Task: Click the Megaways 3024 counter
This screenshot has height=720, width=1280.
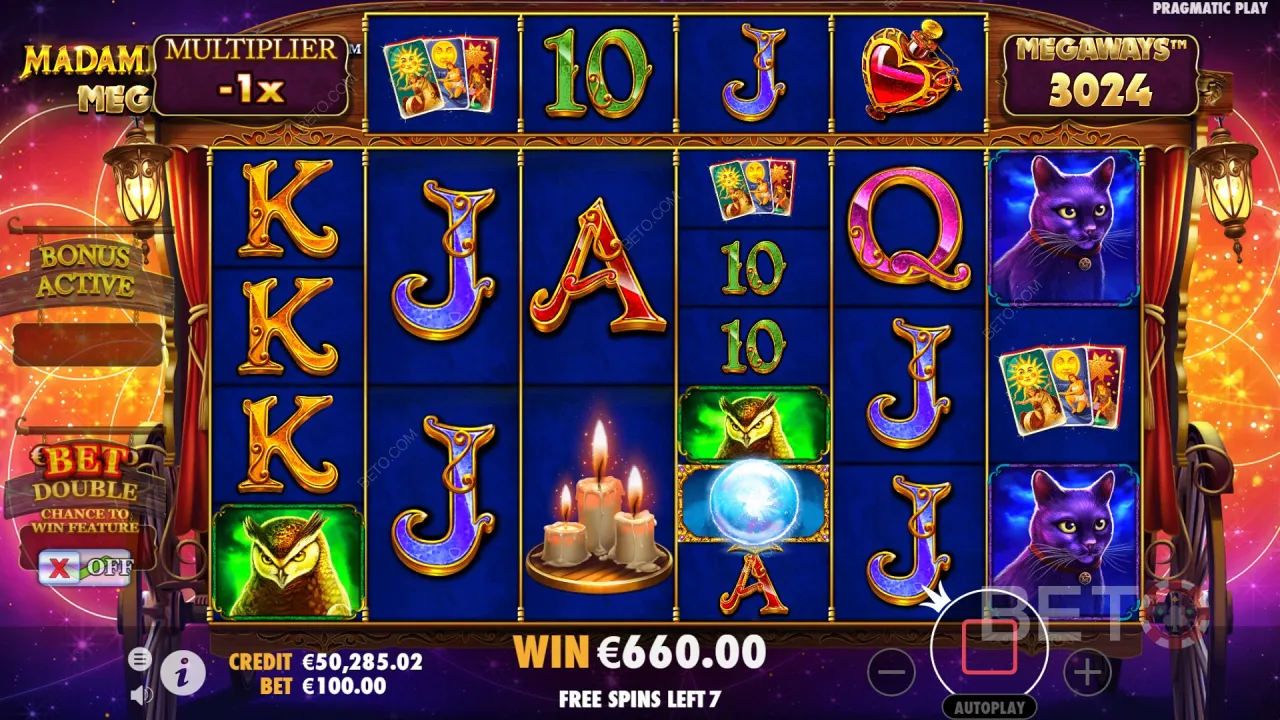Action: point(1100,73)
